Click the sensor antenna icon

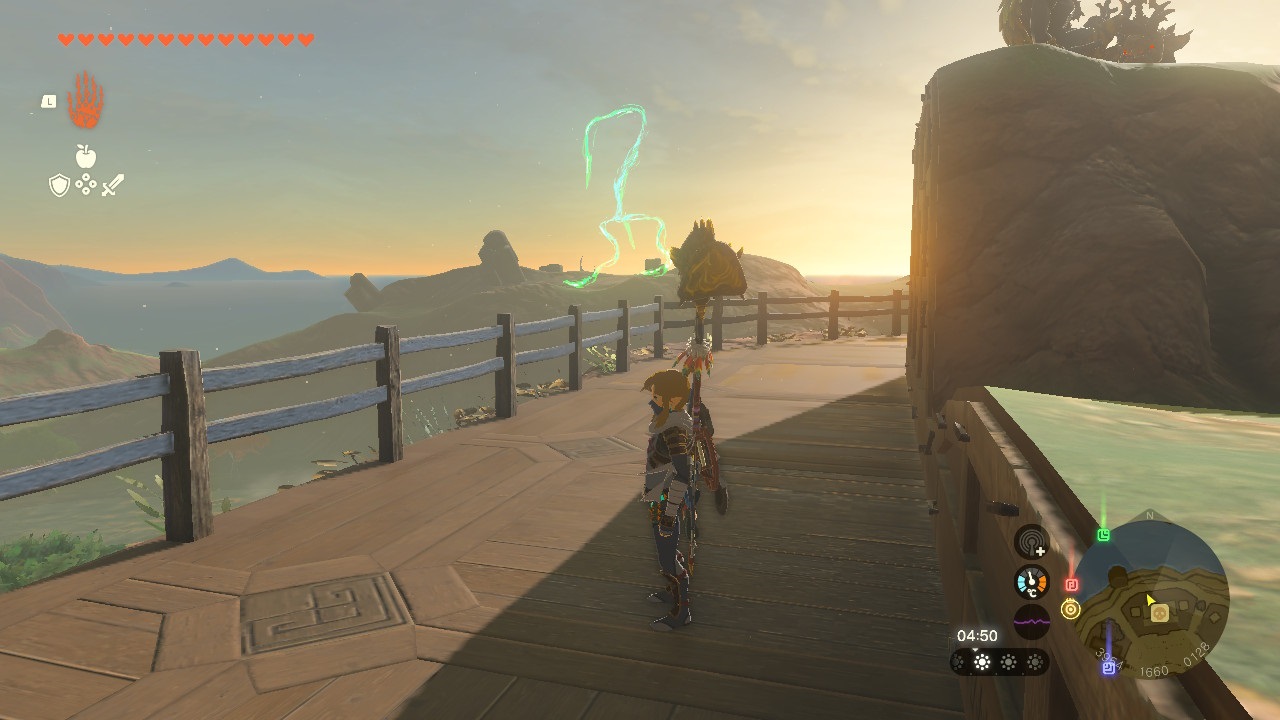(x=1031, y=542)
